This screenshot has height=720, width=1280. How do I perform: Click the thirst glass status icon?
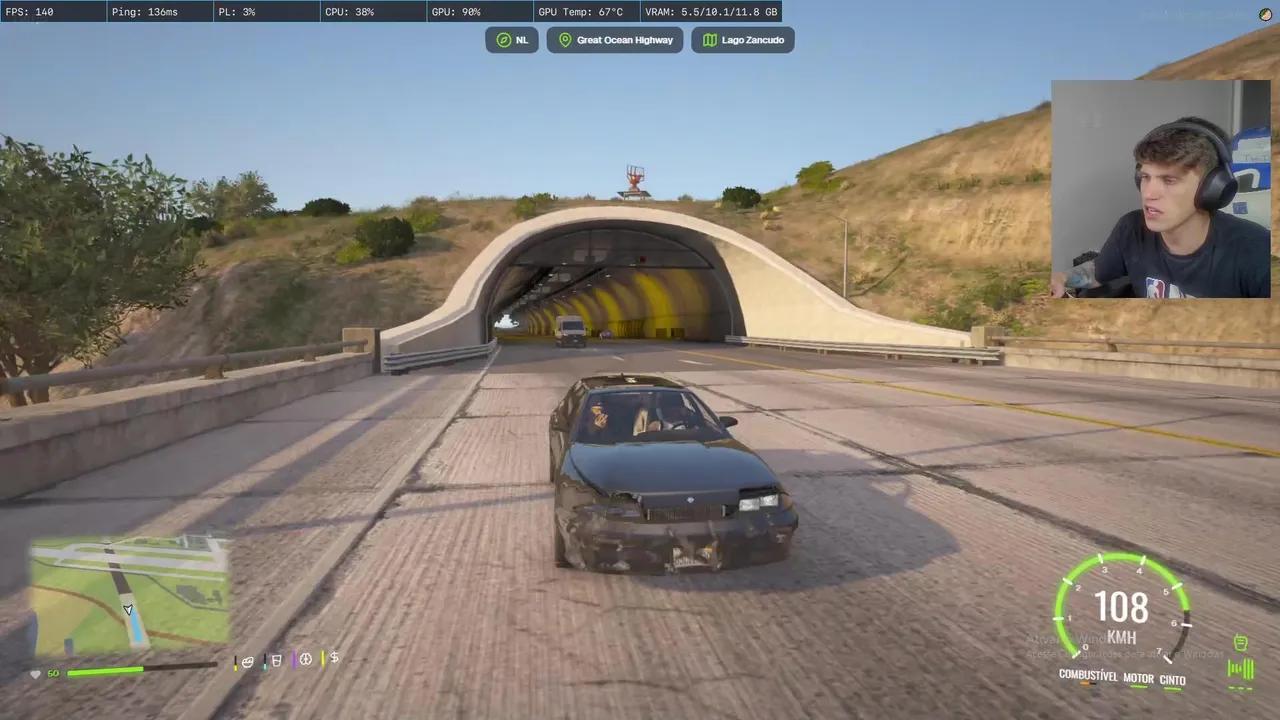pyautogui.click(x=277, y=660)
